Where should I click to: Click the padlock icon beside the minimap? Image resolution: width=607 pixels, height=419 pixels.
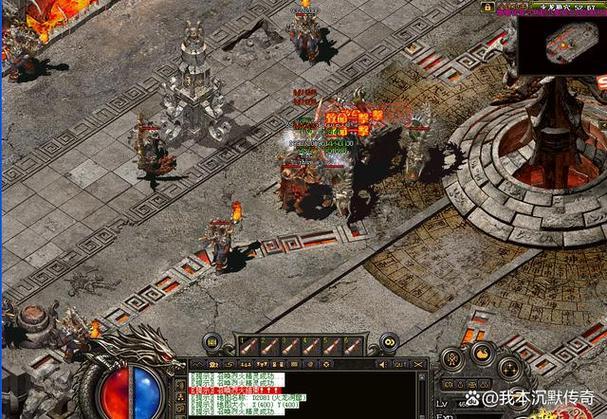(489, 7)
